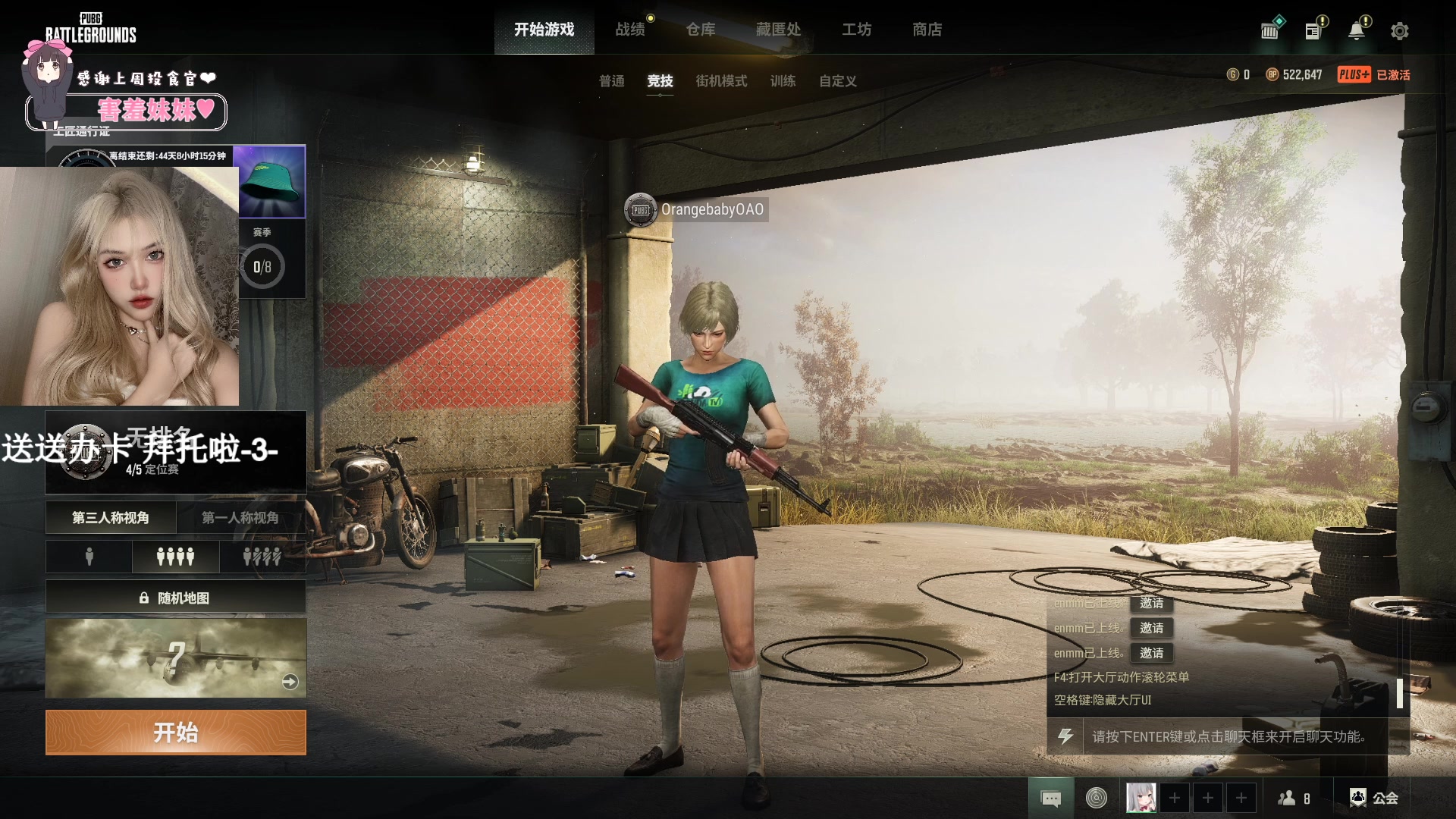Switch to the 仓库 inventory tab
The height and width of the screenshot is (819, 1456).
click(700, 30)
